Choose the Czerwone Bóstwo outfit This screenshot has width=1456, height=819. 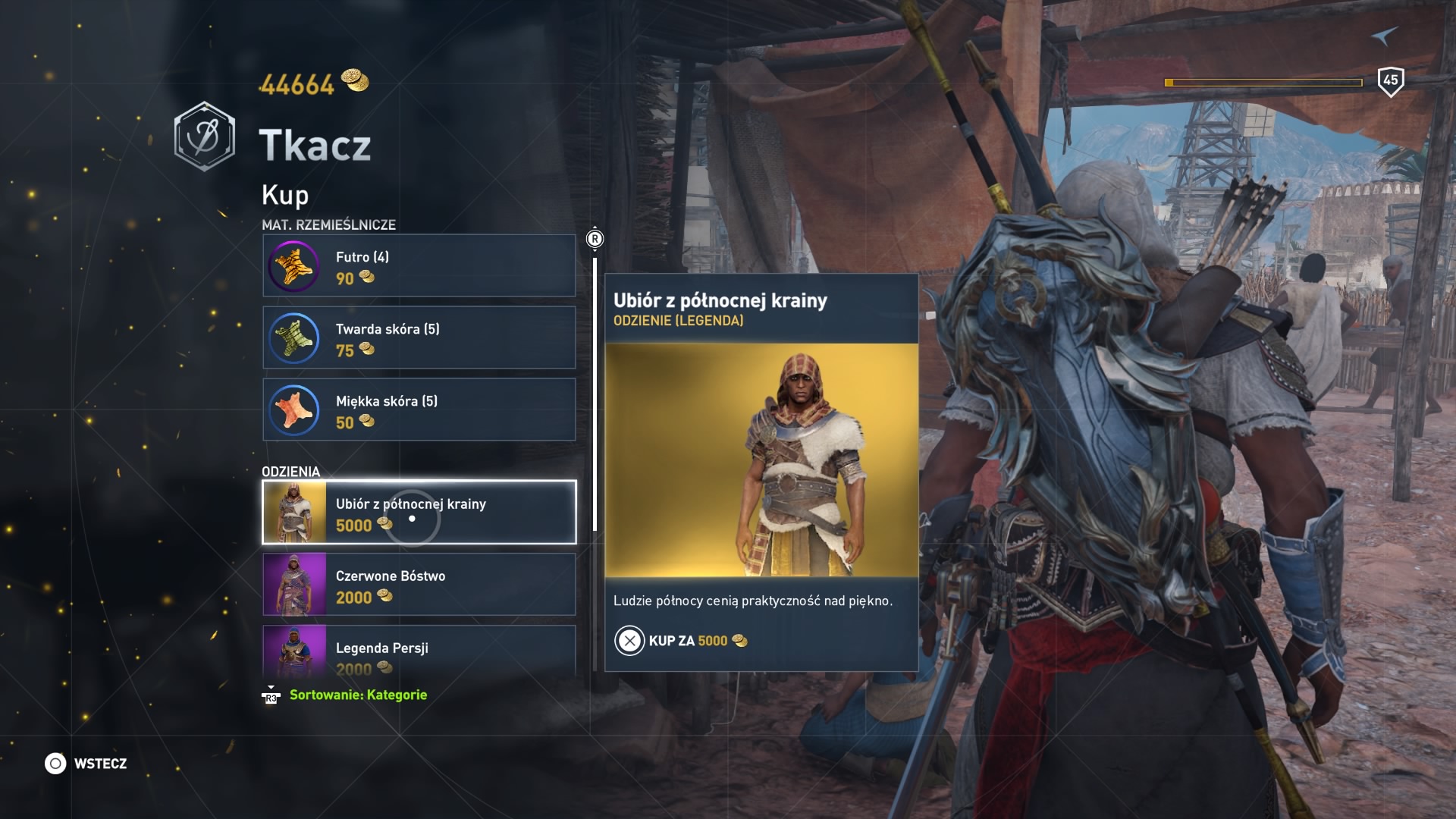pyautogui.click(x=419, y=584)
